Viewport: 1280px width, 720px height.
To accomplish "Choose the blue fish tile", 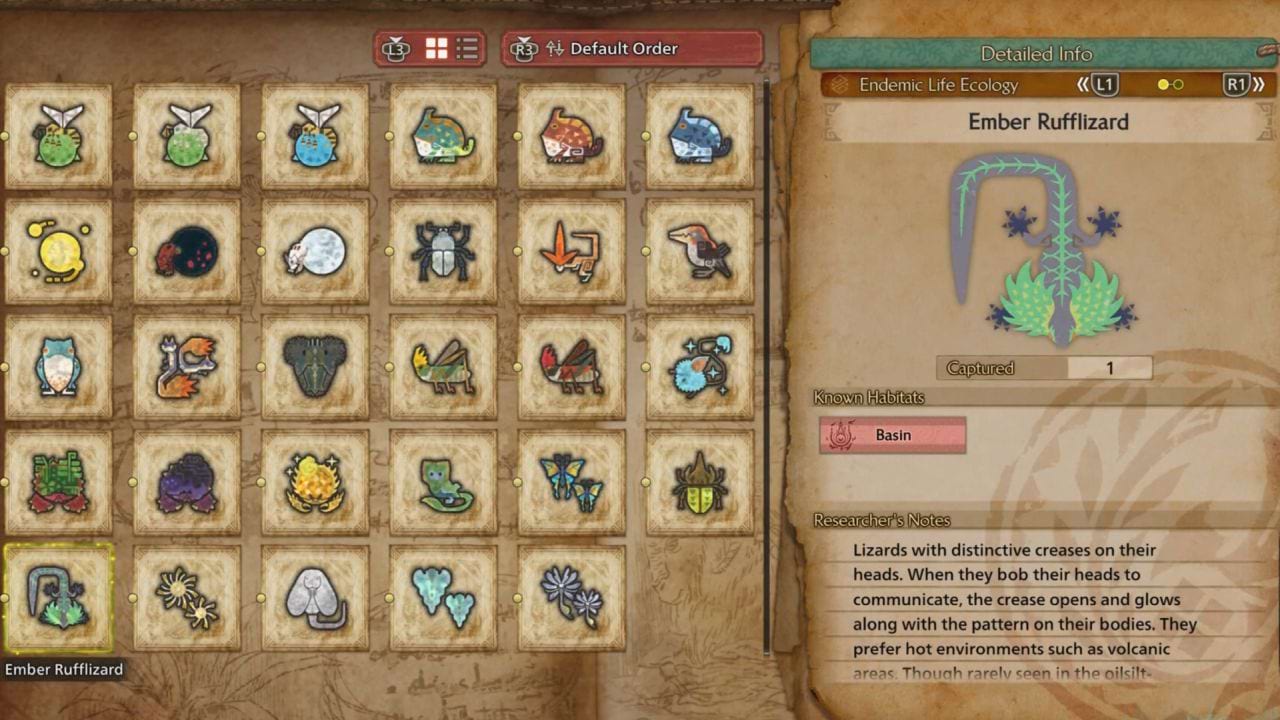I will [x=315, y=136].
